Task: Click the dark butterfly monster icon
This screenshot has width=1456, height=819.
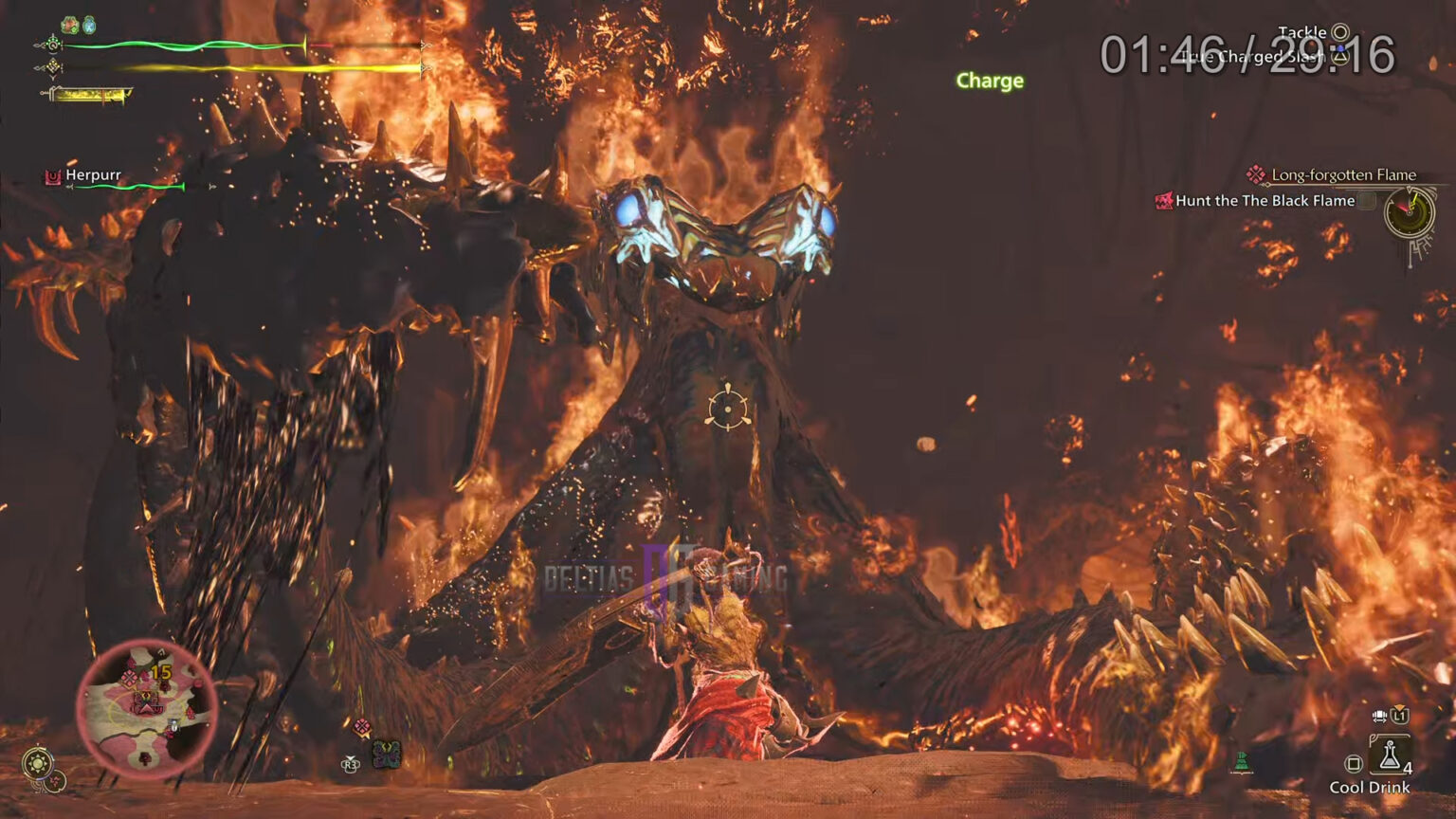Action: click(x=387, y=754)
